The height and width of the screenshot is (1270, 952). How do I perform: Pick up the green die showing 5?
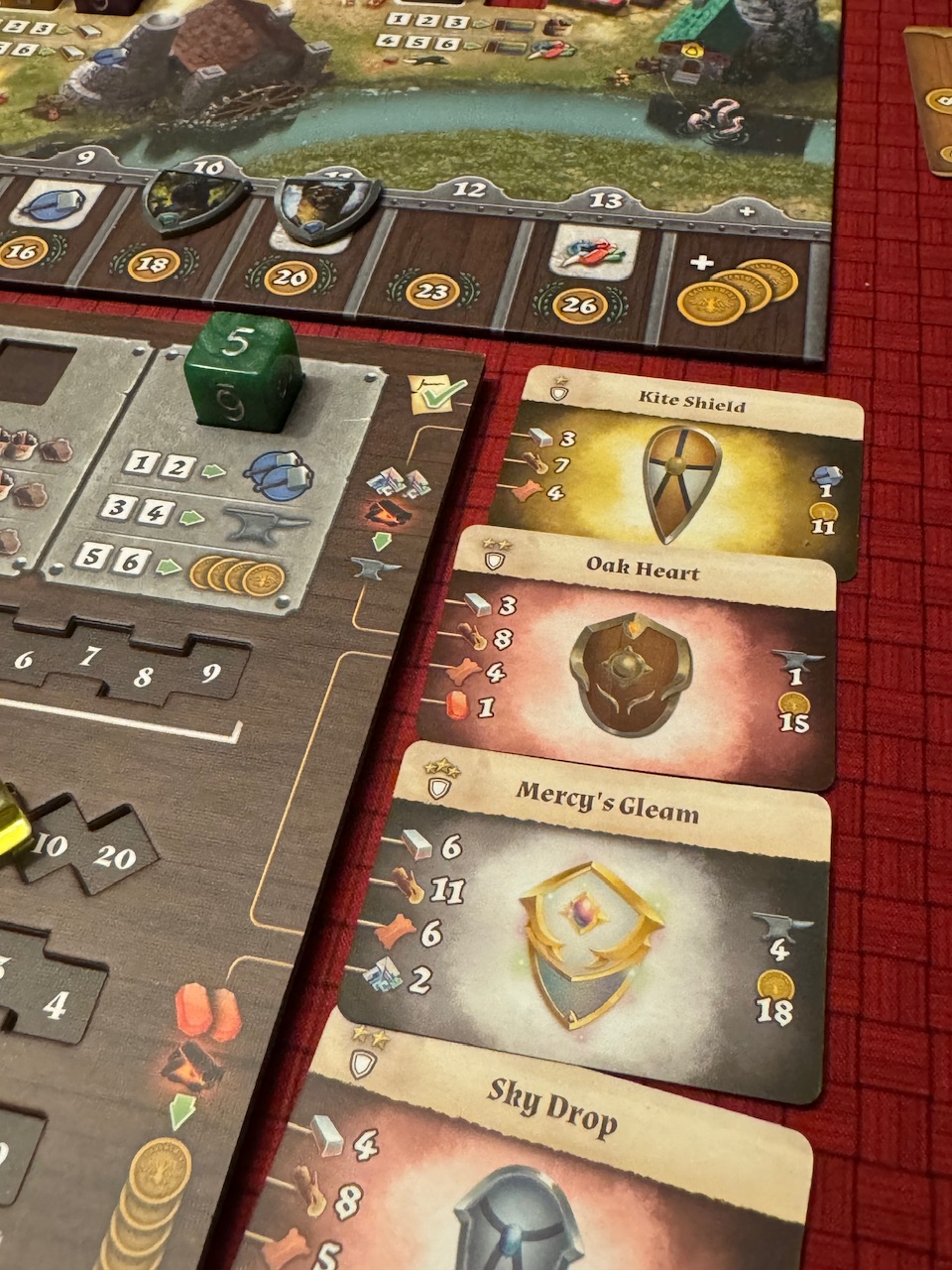(242, 371)
